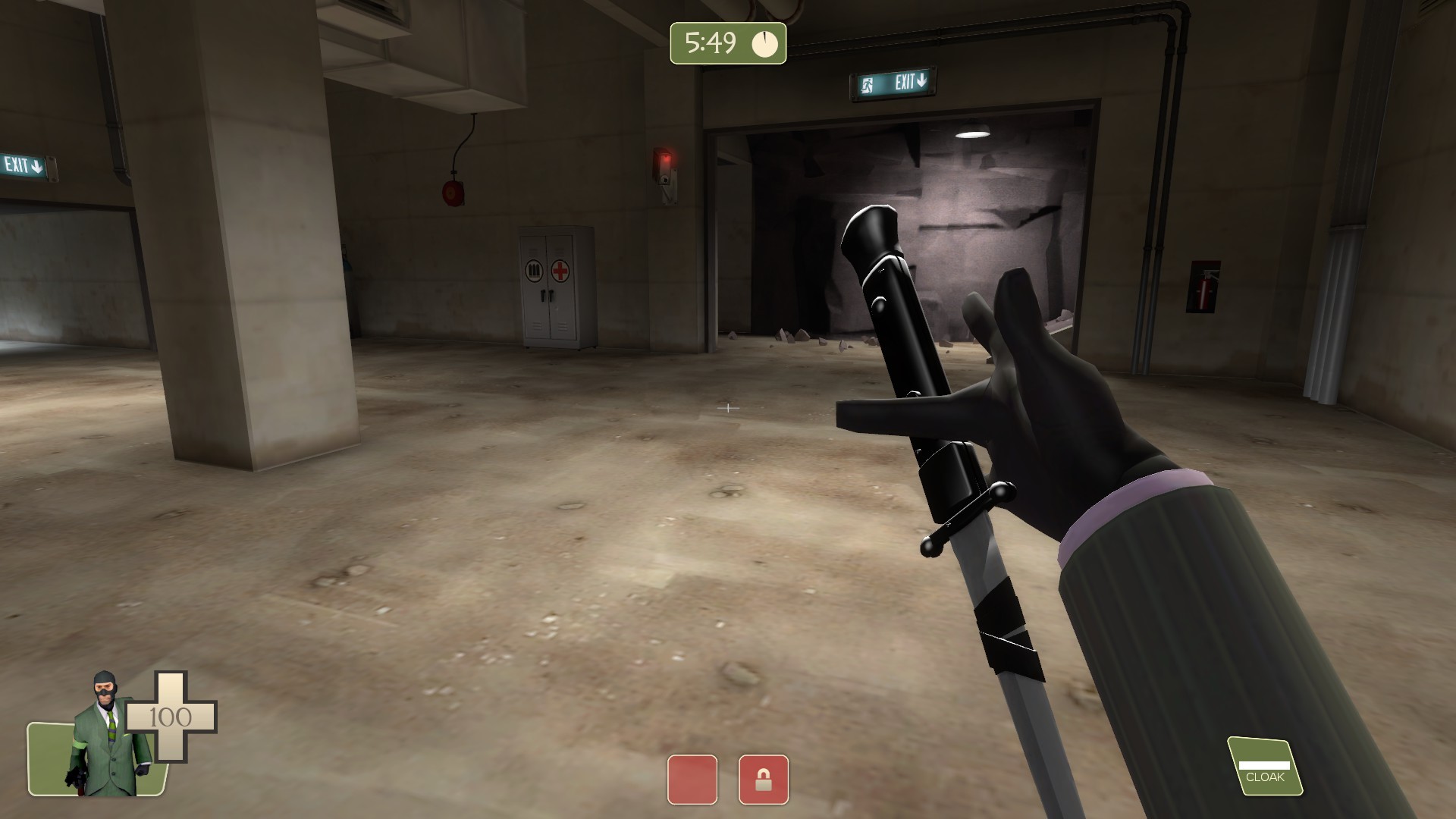
Task: Click the supply locker handle between its doors
Action: click(547, 296)
